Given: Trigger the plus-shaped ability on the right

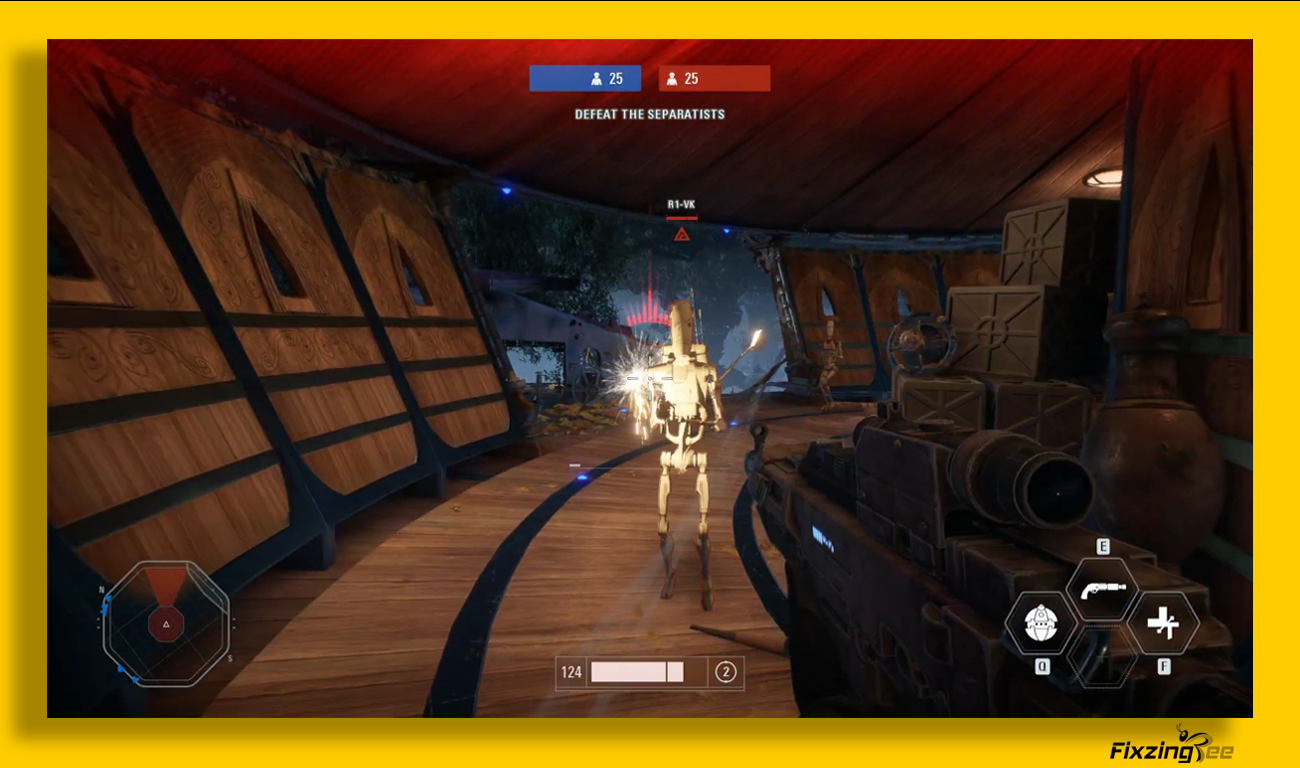Looking at the screenshot, I should coord(1163,623).
